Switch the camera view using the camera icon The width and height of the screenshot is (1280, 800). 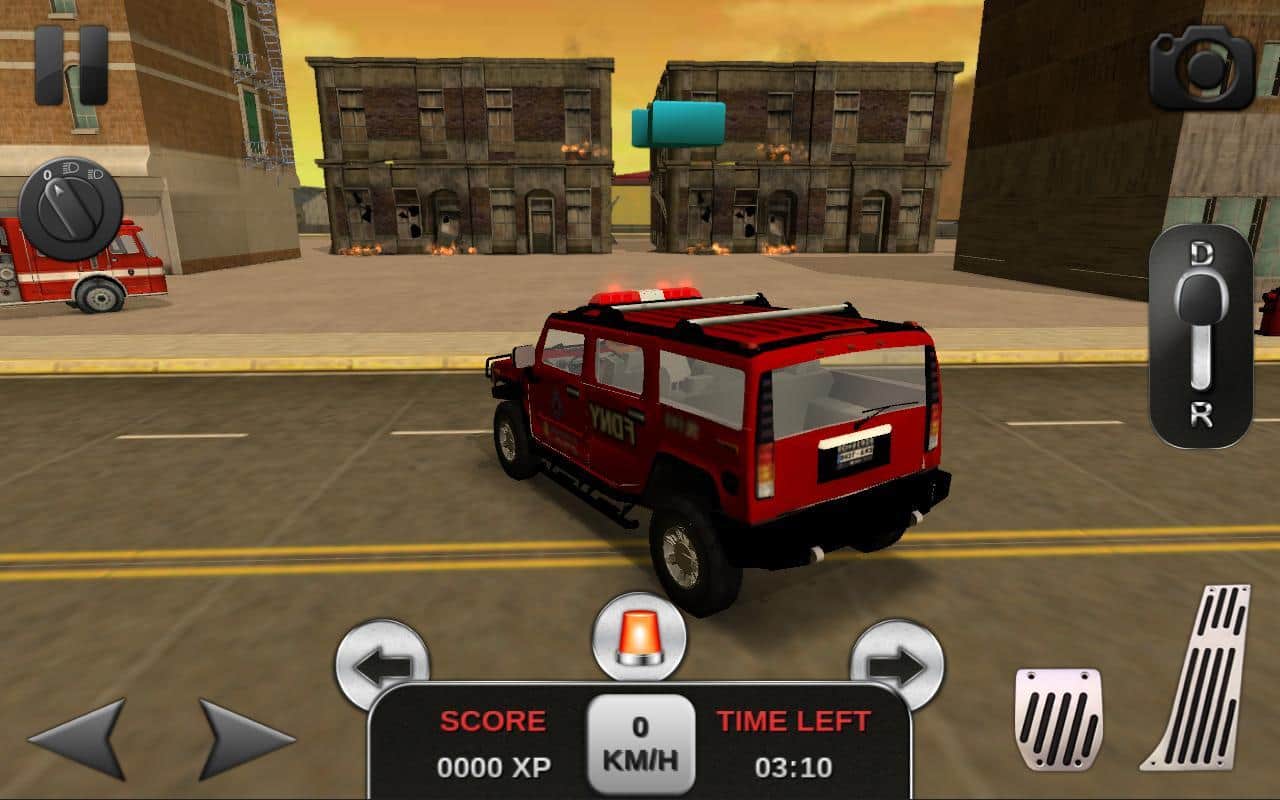[x=1201, y=68]
